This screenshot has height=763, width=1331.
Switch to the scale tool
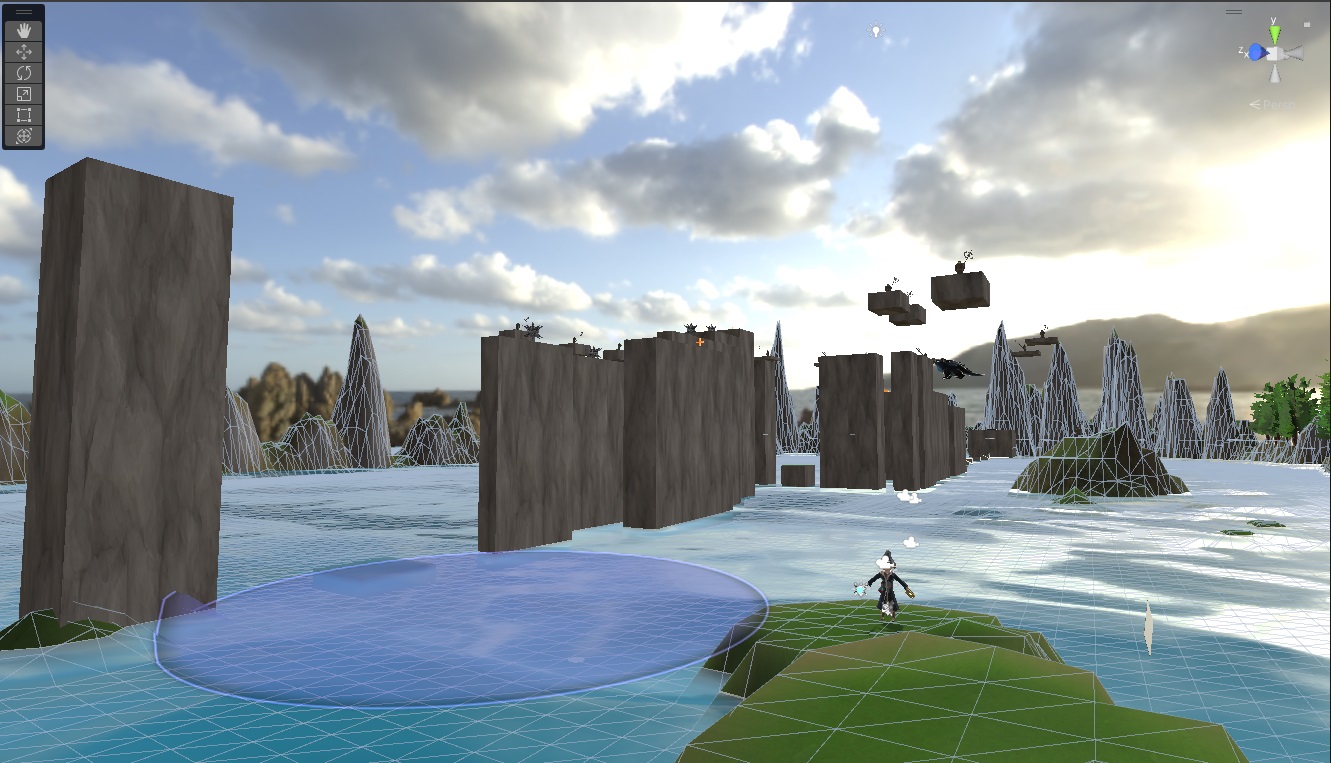(24, 94)
